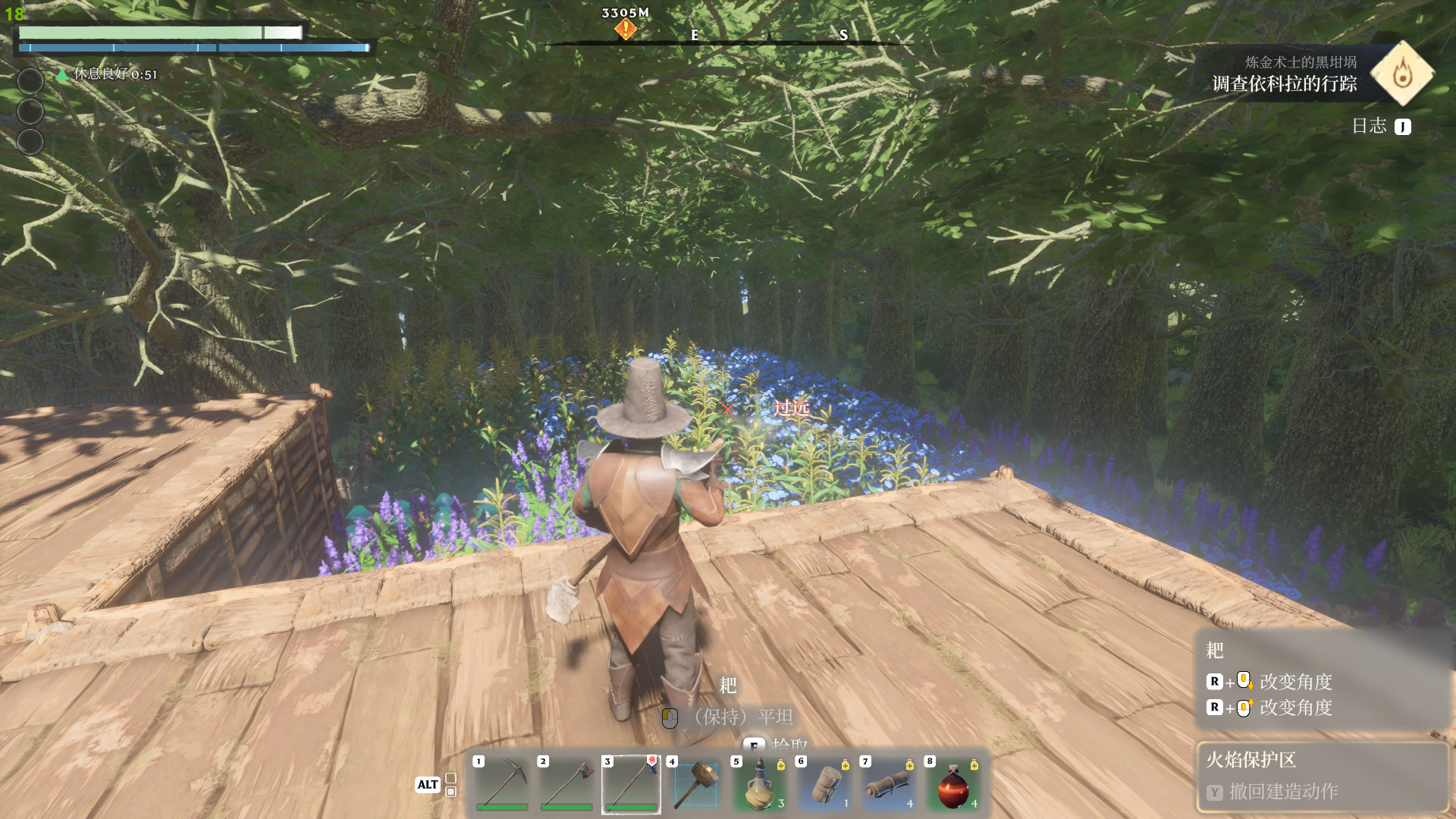Click the orange quest marker on compass

point(626,30)
